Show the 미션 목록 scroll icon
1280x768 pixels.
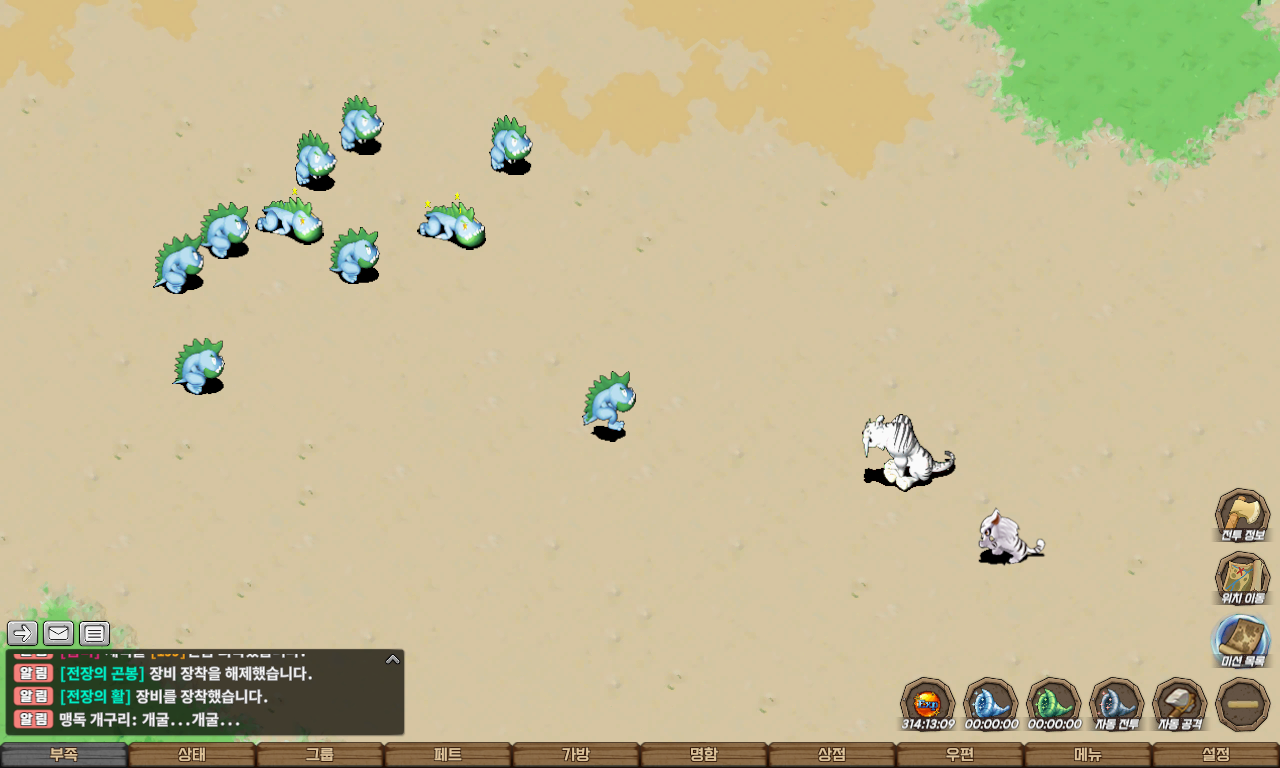pyautogui.click(x=1242, y=641)
